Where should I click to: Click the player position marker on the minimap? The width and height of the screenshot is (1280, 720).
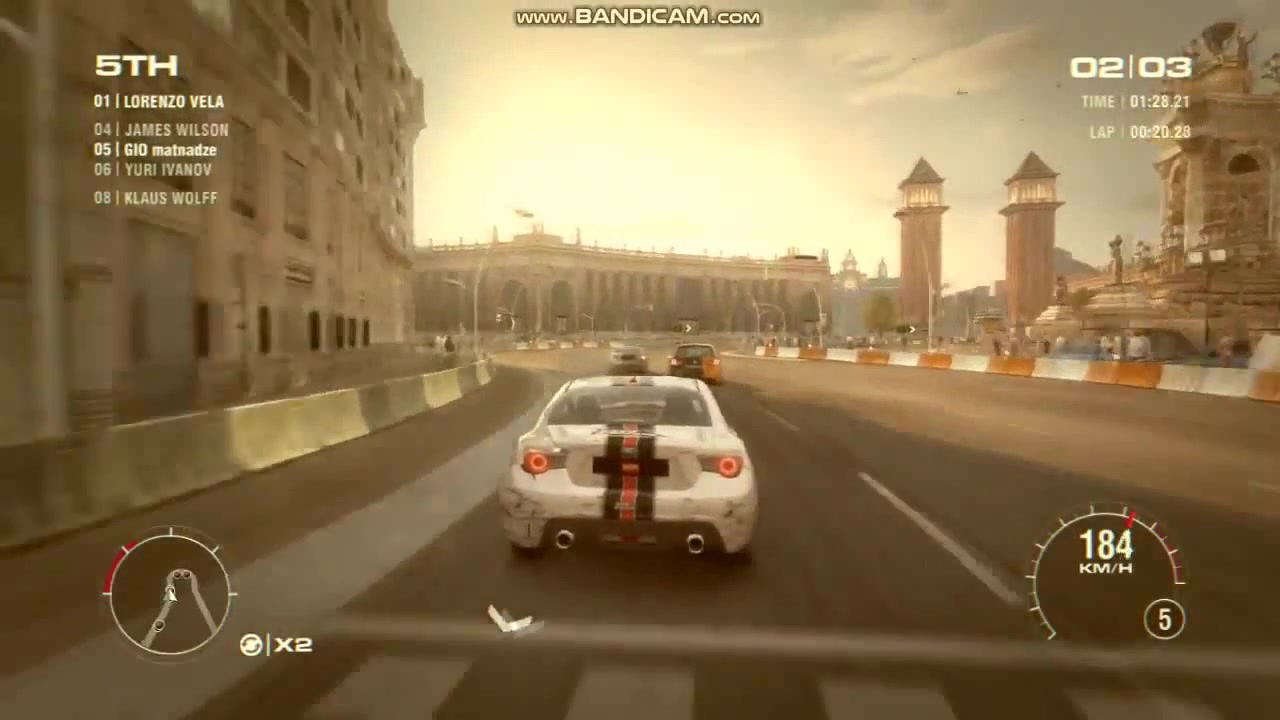coord(171,593)
